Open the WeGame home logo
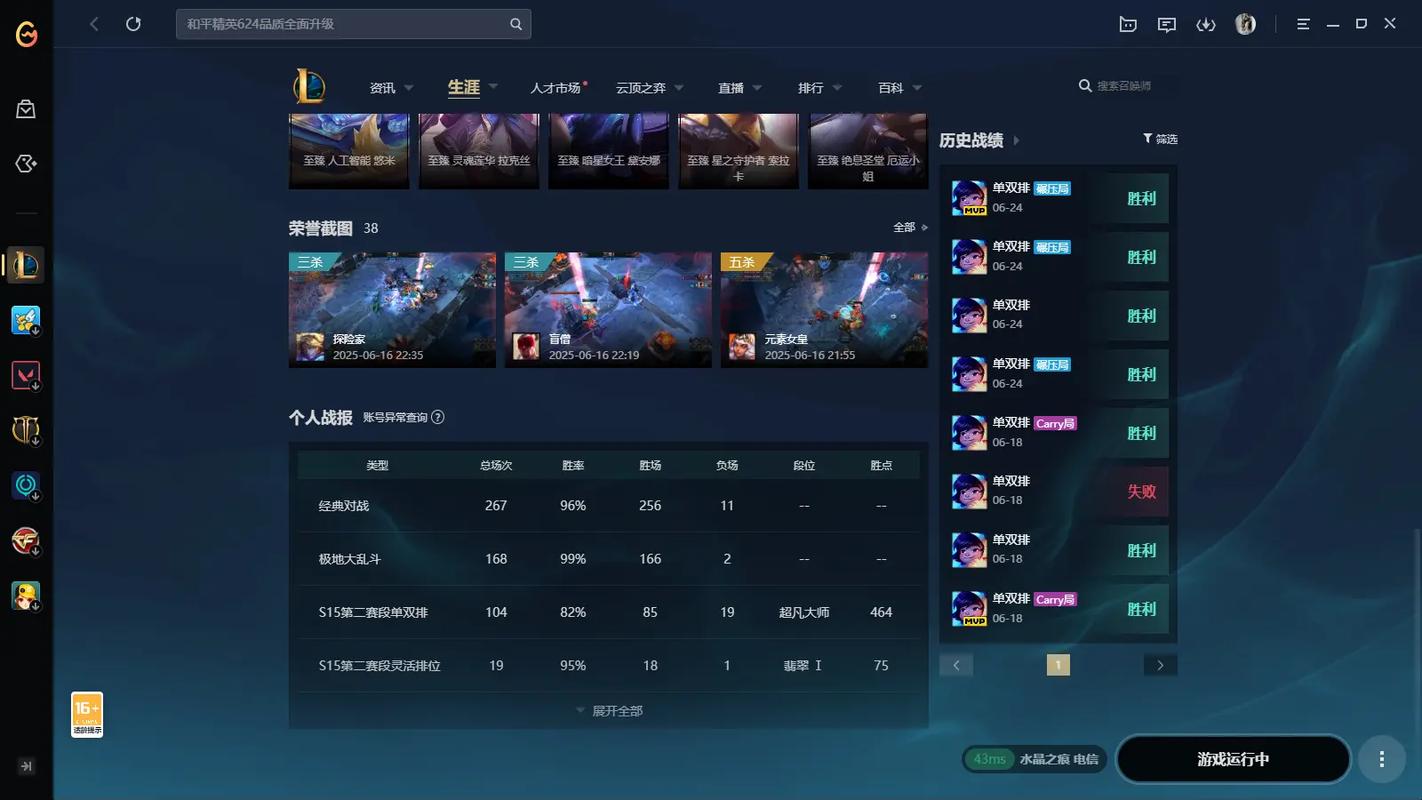 click(x=26, y=33)
